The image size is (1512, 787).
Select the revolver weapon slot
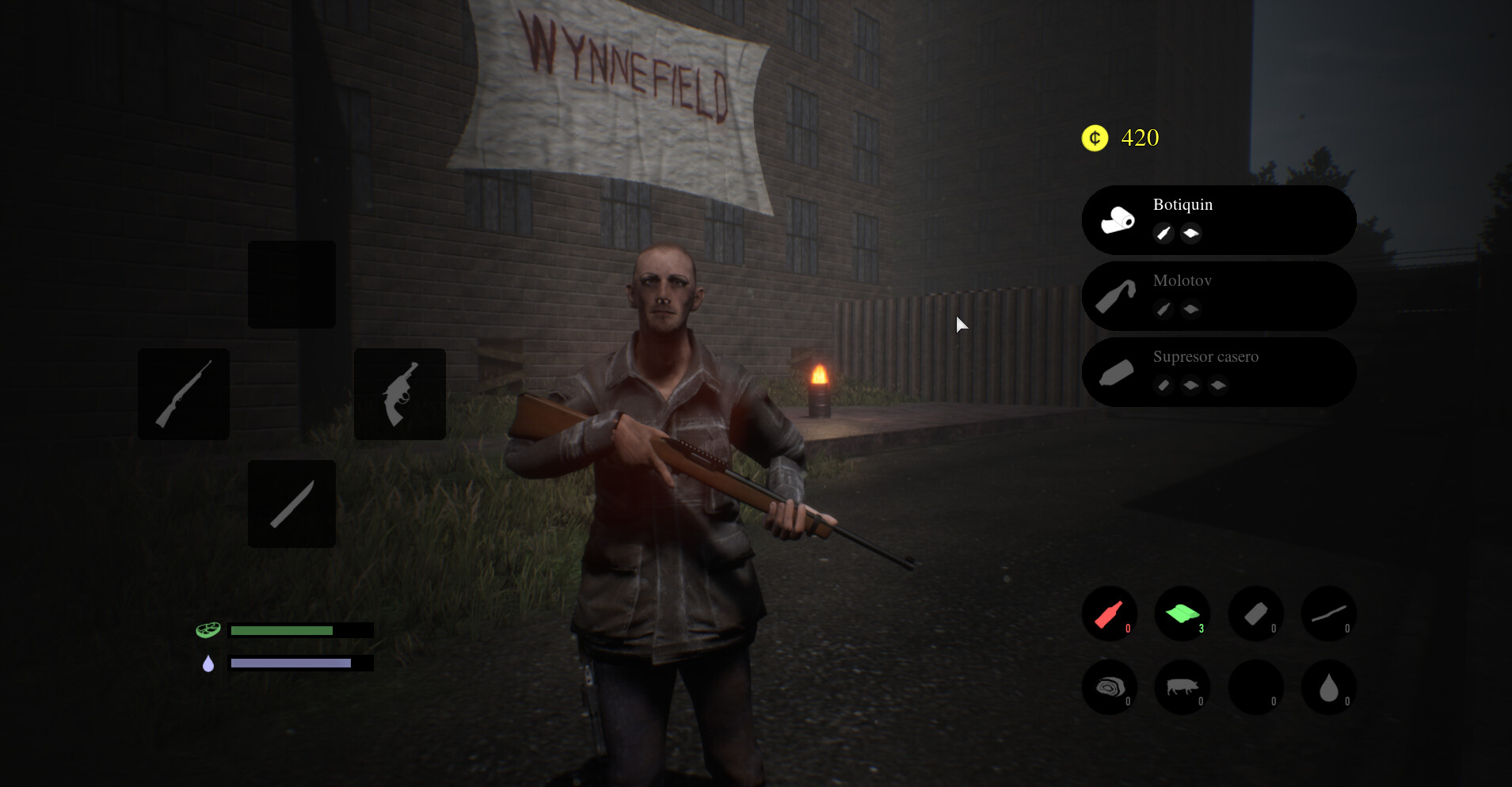pyautogui.click(x=399, y=393)
